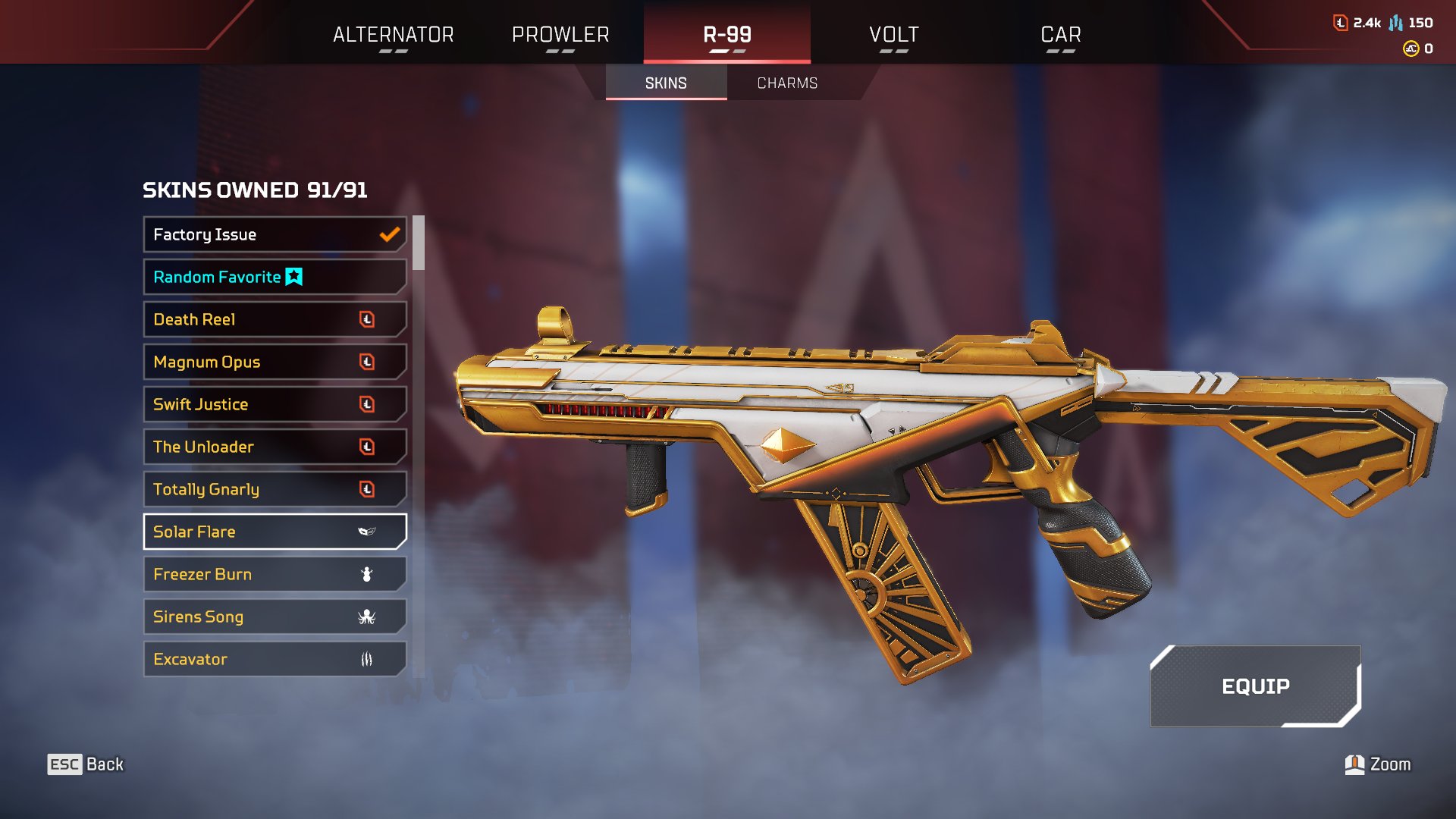Image resolution: width=1456 pixels, height=819 pixels.
Task: Switch to the Alternator weapon tab
Action: point(393,35)
